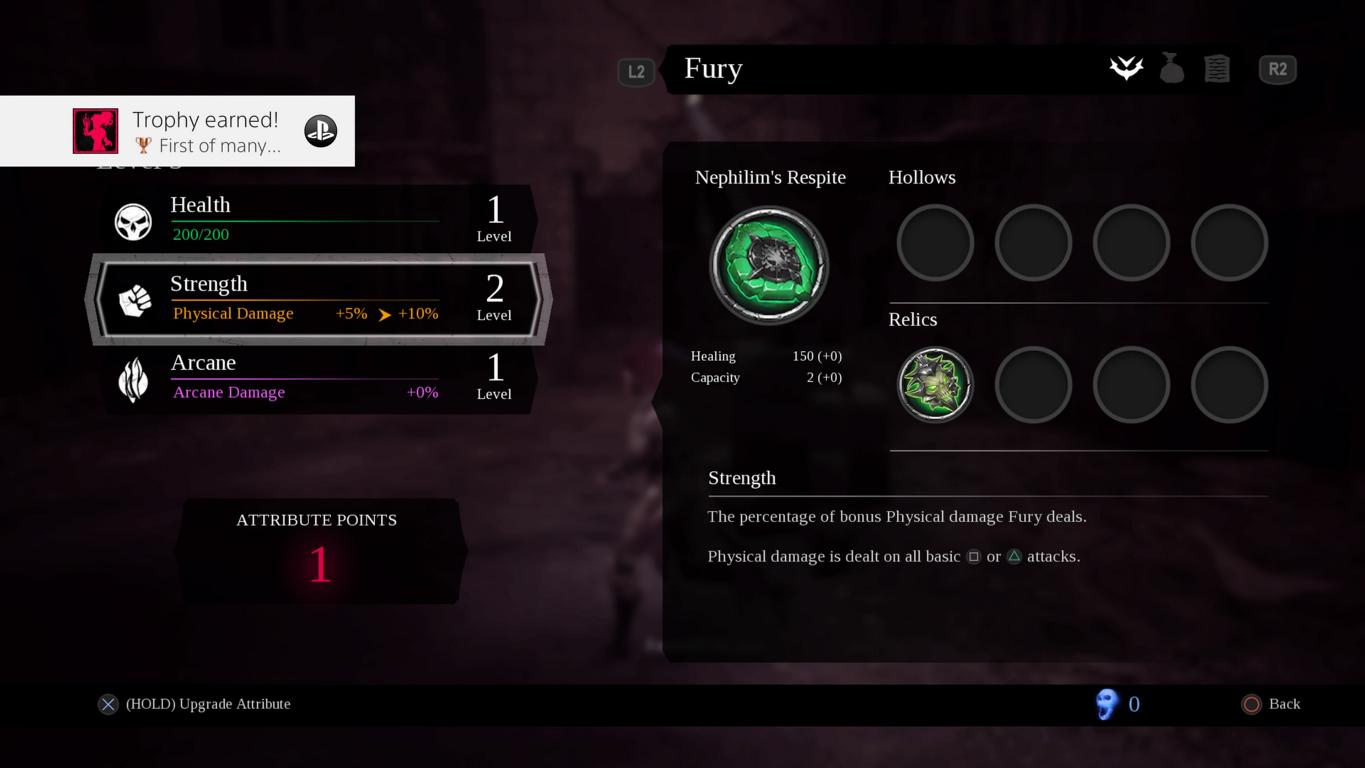Choose the Strength attribute row

pyautogui.click(x=320, y=299)
